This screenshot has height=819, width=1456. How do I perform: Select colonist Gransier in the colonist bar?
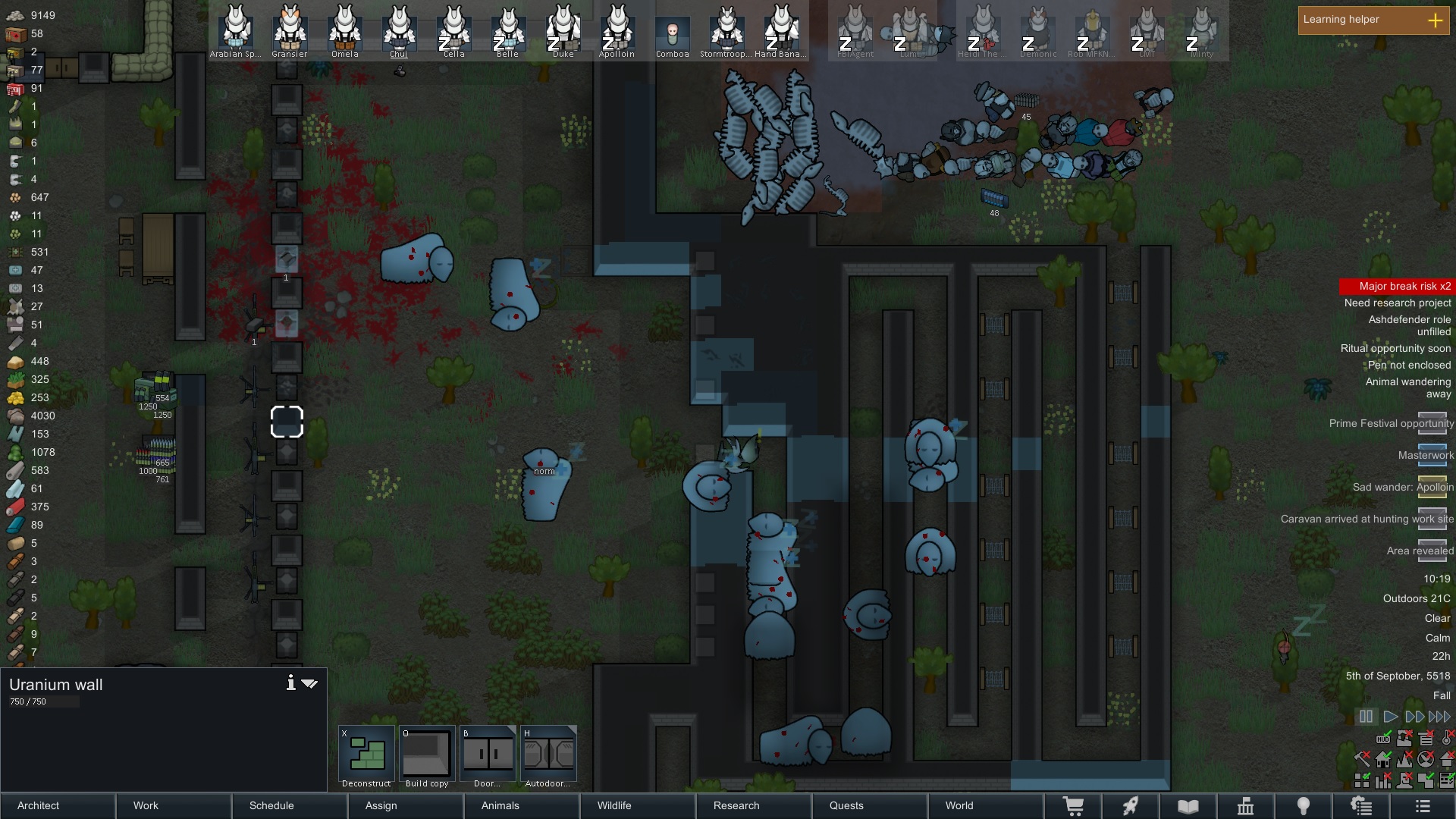(x=290, y=30)
